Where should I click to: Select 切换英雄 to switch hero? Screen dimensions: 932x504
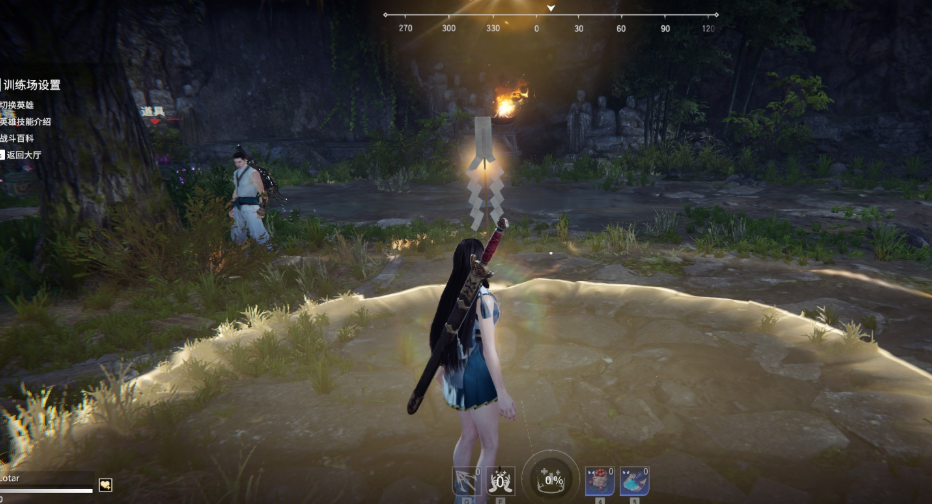click(20, 105)
